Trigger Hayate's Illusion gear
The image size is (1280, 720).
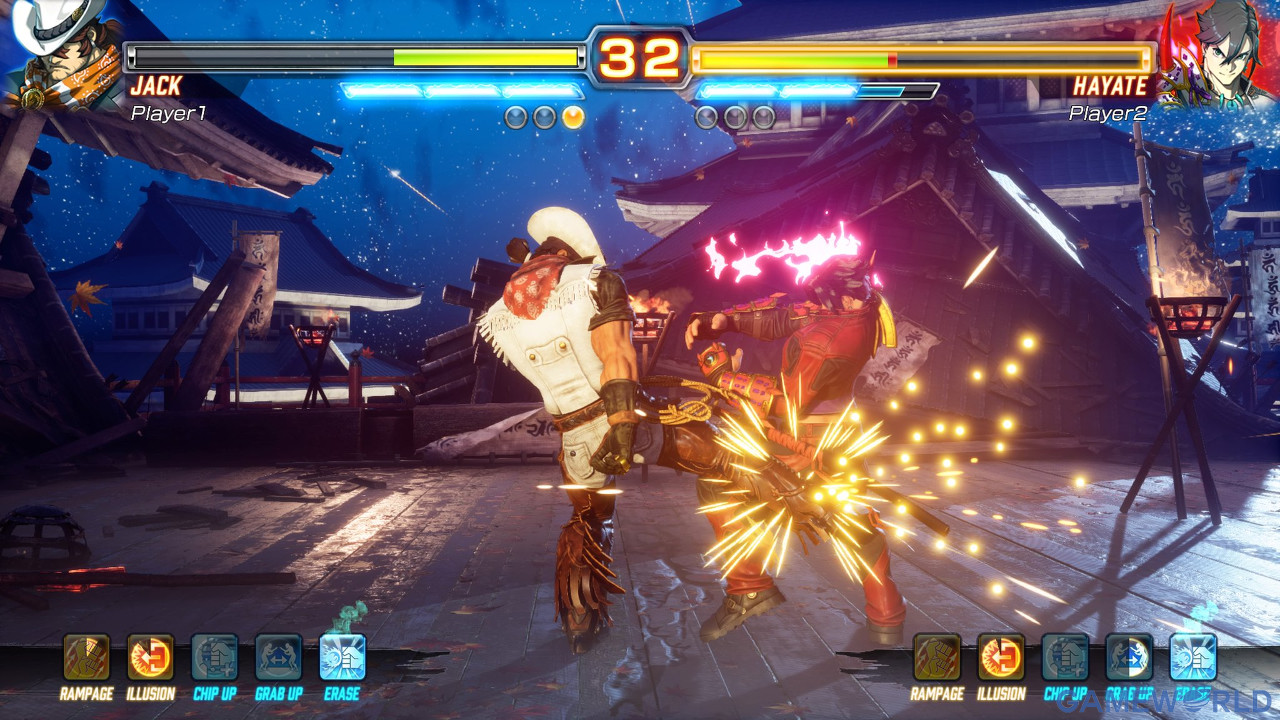pos(1001,657)
